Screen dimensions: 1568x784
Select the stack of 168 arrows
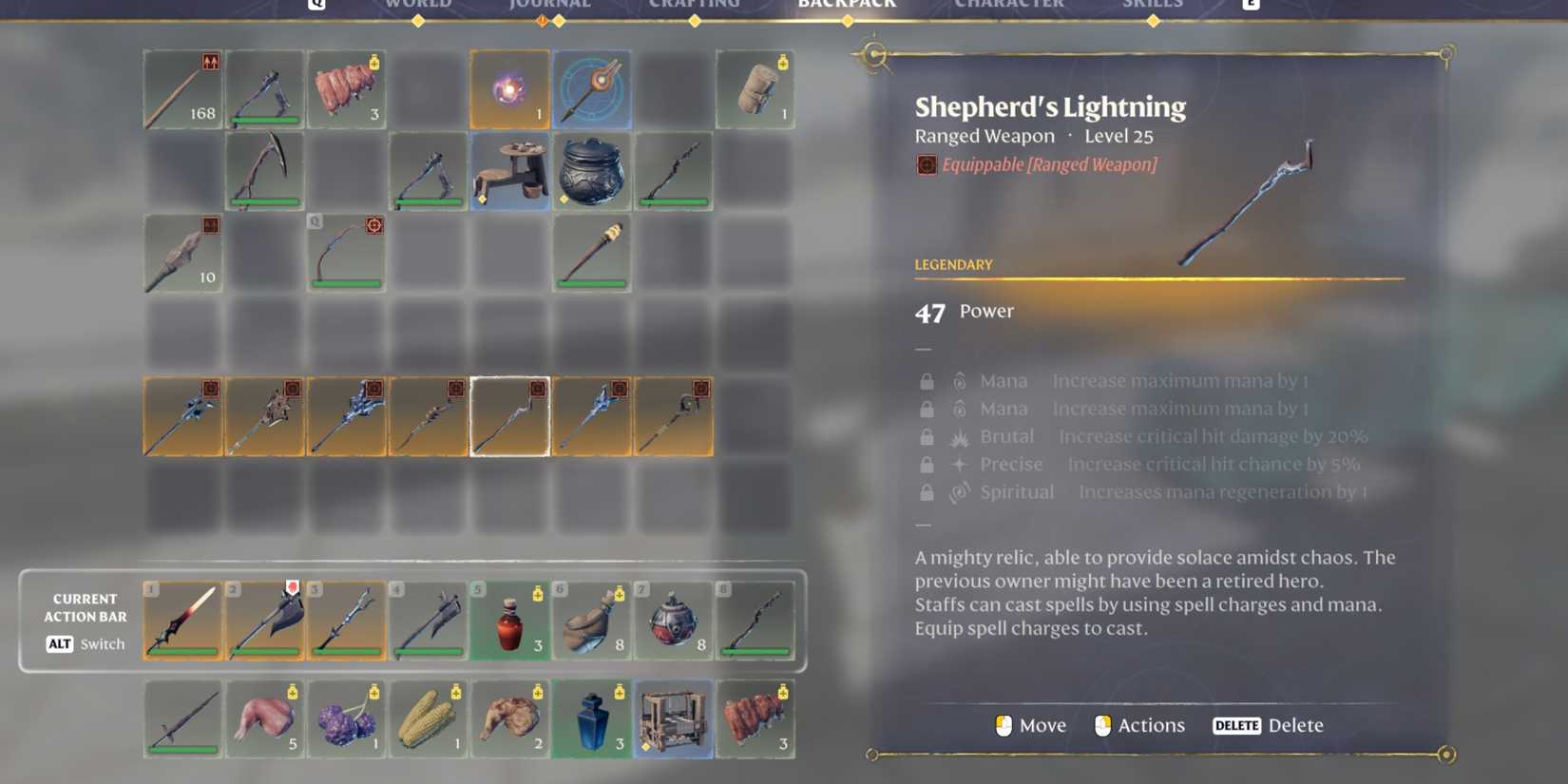point(182,88)
